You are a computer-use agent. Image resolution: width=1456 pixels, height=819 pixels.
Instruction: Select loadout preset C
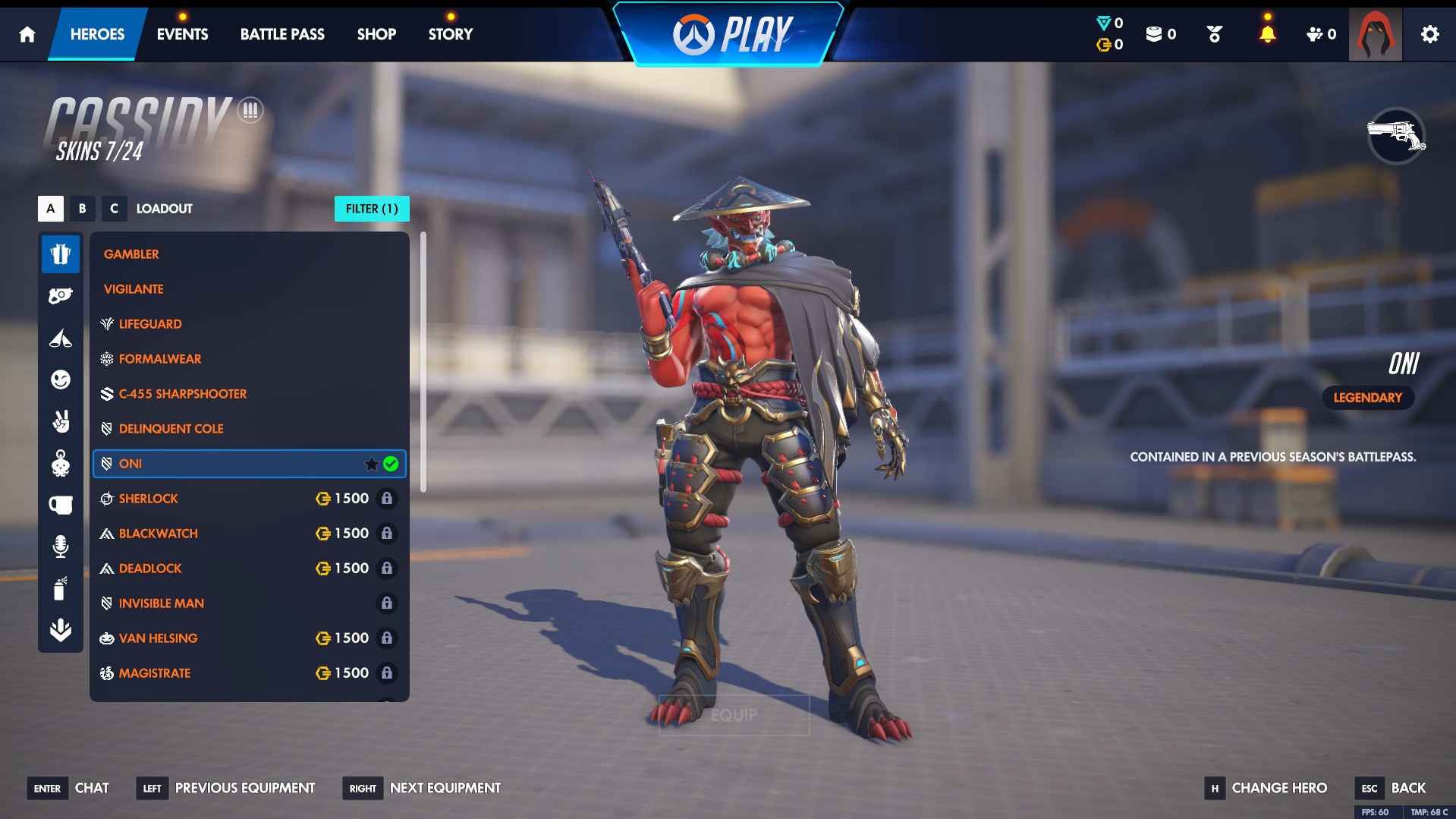click(x=114, y=209)
